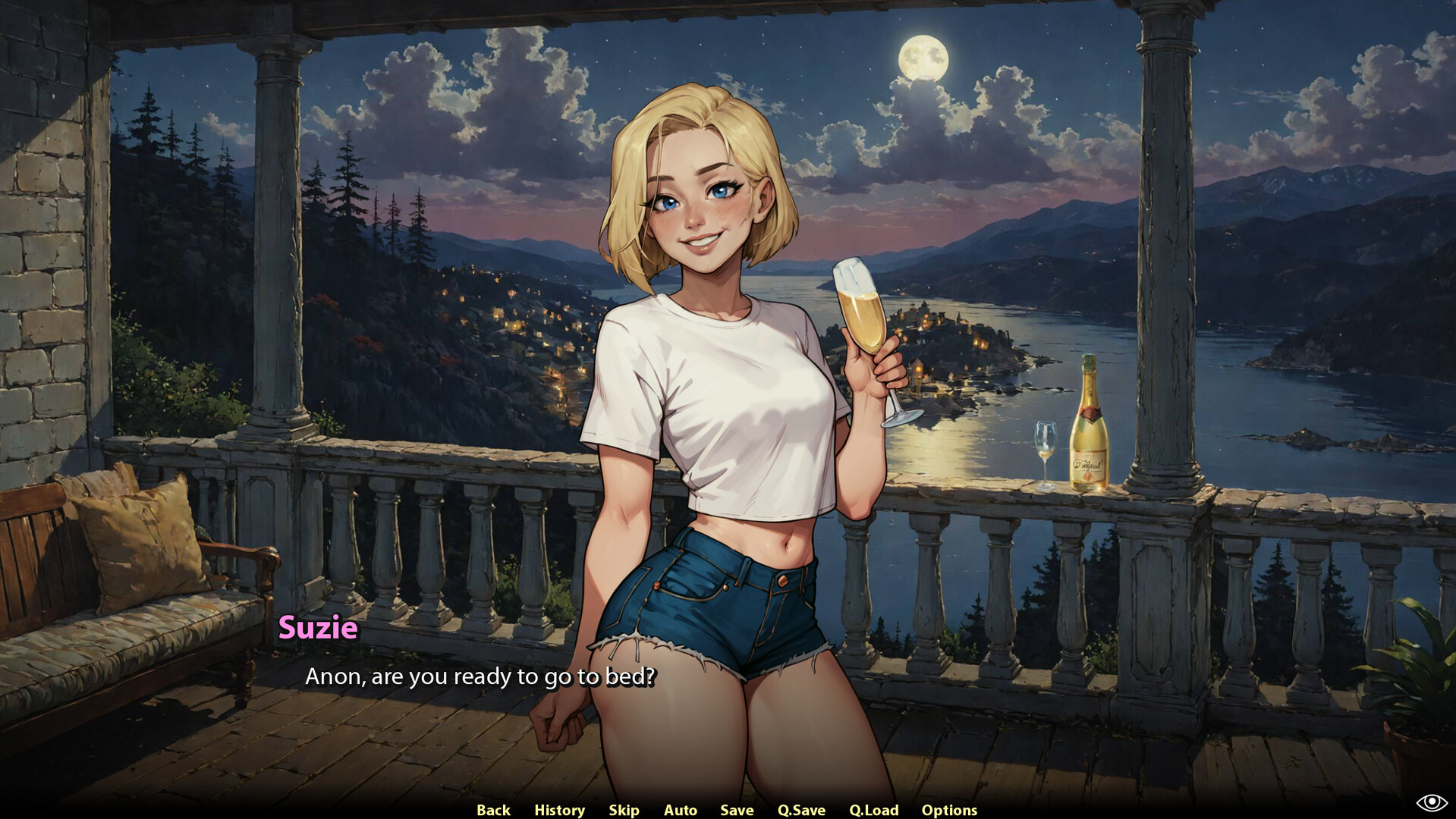
Task: Click the line 'Anon, are you ready to go to bed?'
Action: point(481,677)
